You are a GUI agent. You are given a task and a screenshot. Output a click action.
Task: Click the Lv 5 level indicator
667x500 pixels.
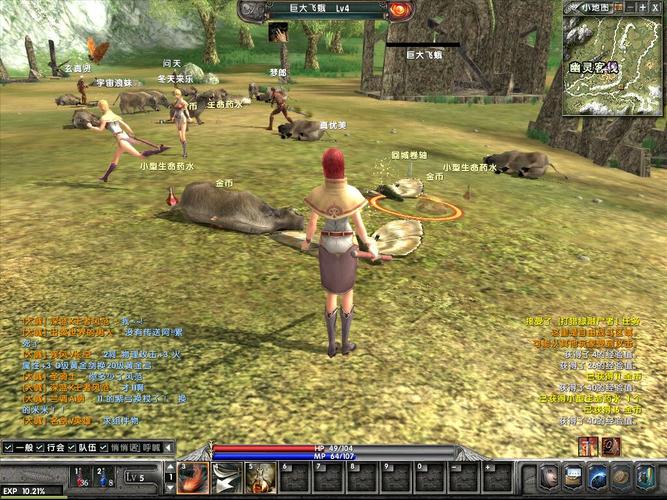coord(137,478)
